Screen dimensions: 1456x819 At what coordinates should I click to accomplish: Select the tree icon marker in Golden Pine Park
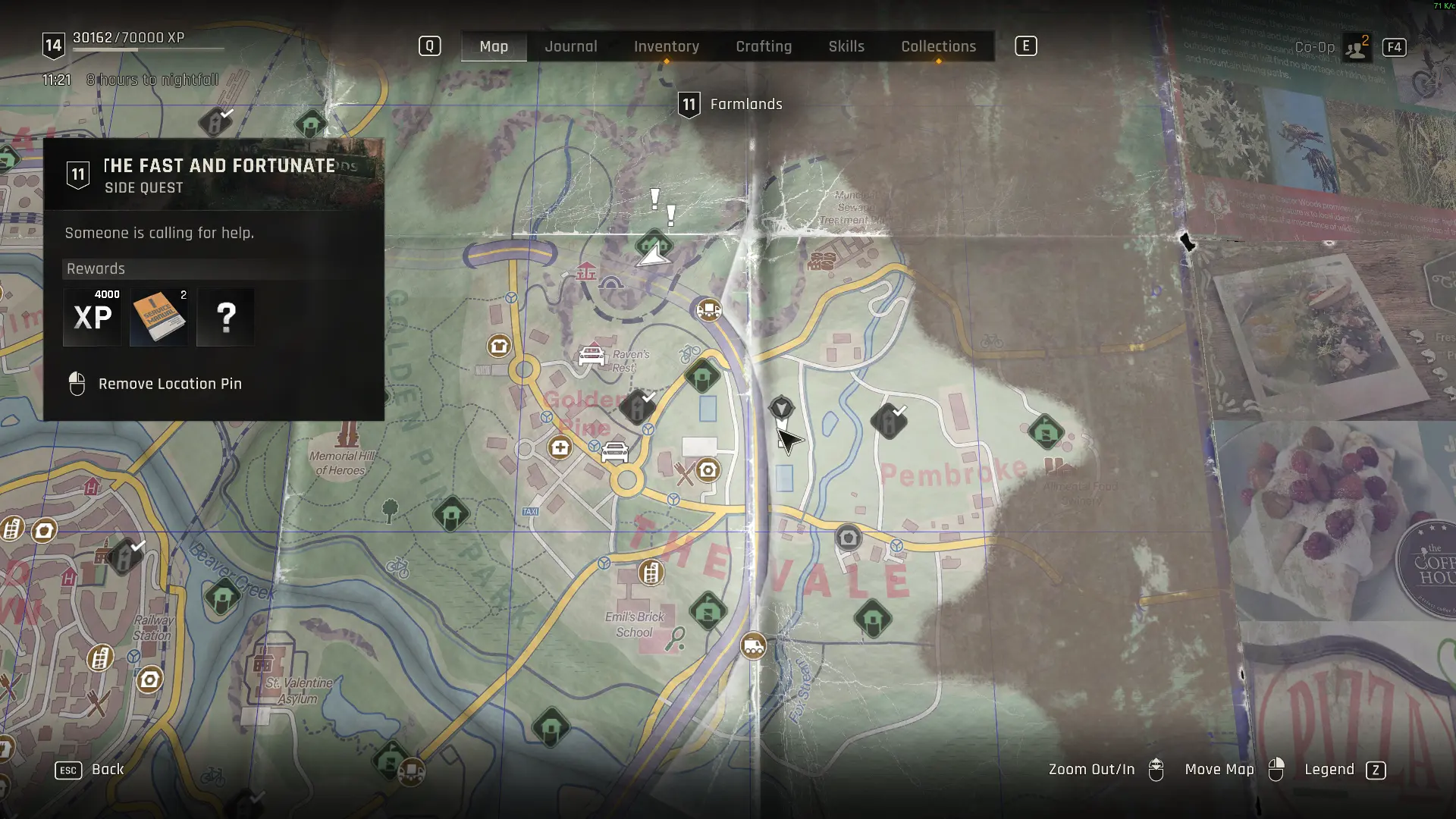[390, 510]
